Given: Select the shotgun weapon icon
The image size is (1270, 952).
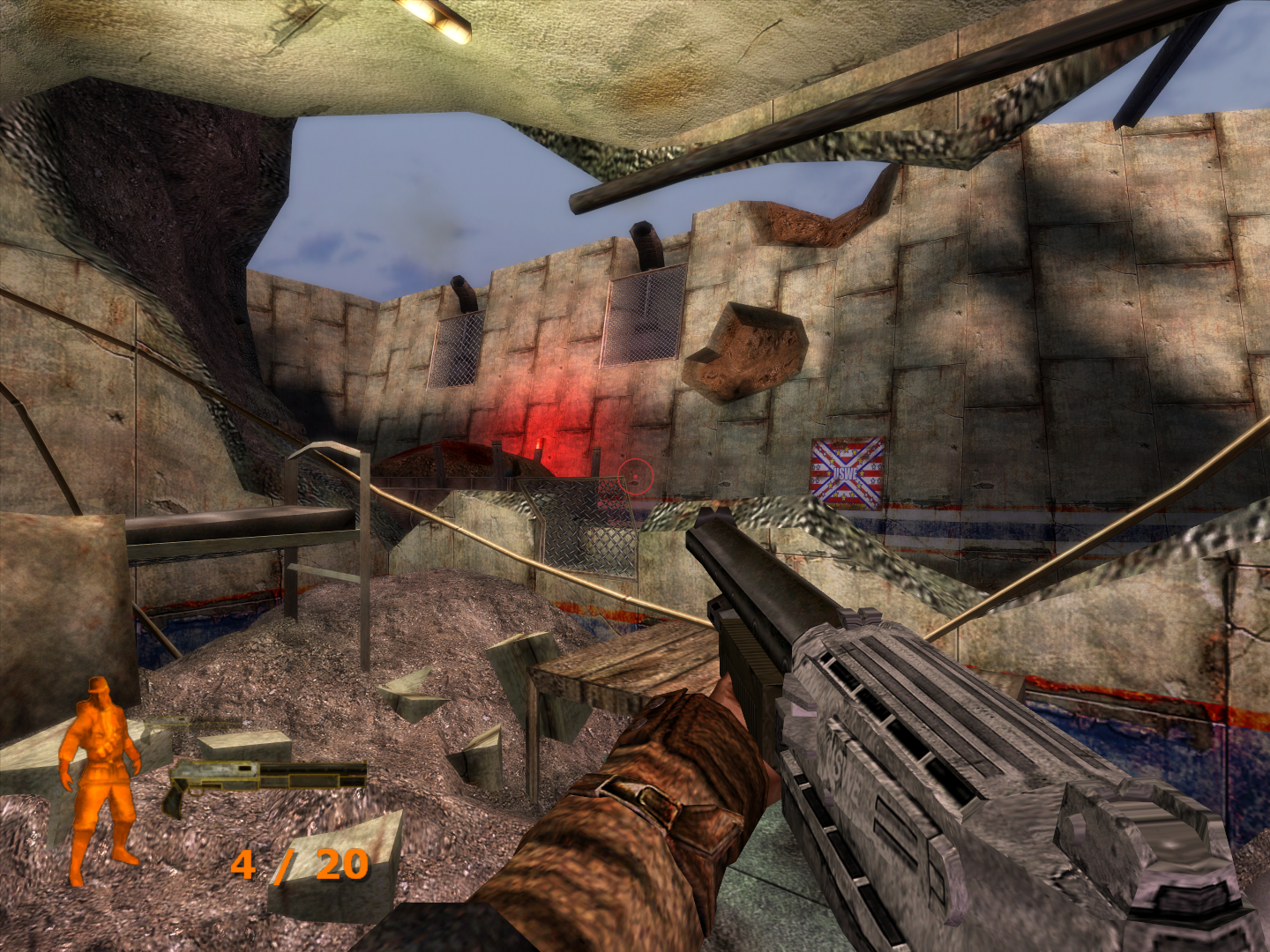Looking at the screenshot, I should coord(264,780).
